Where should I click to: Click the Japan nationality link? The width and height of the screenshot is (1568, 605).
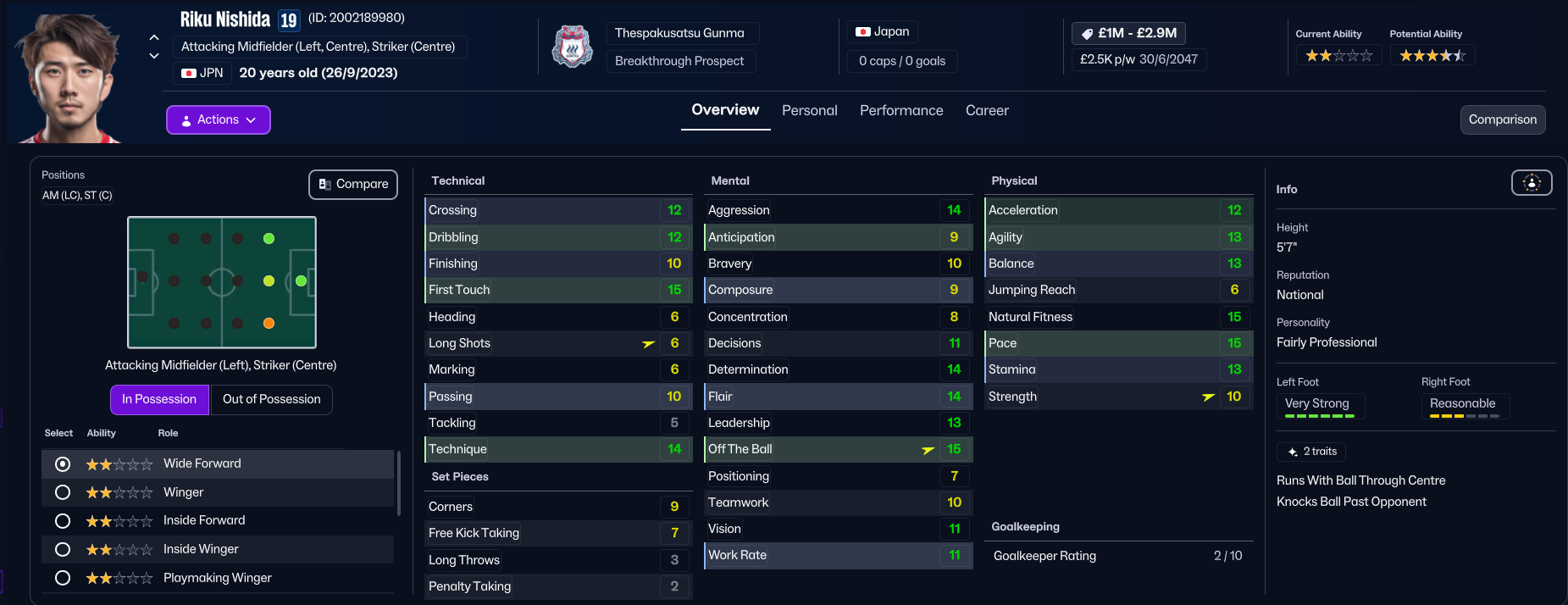point(883,32)
